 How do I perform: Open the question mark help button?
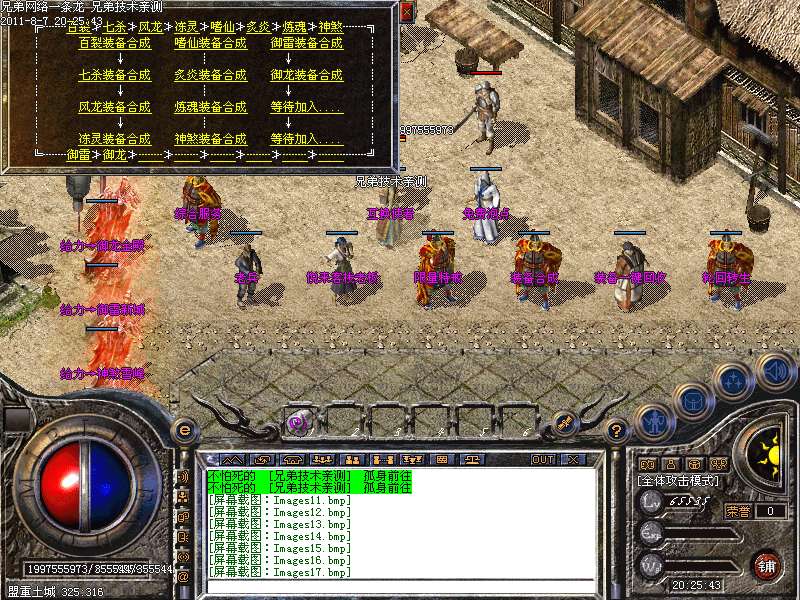pos(617,430)
